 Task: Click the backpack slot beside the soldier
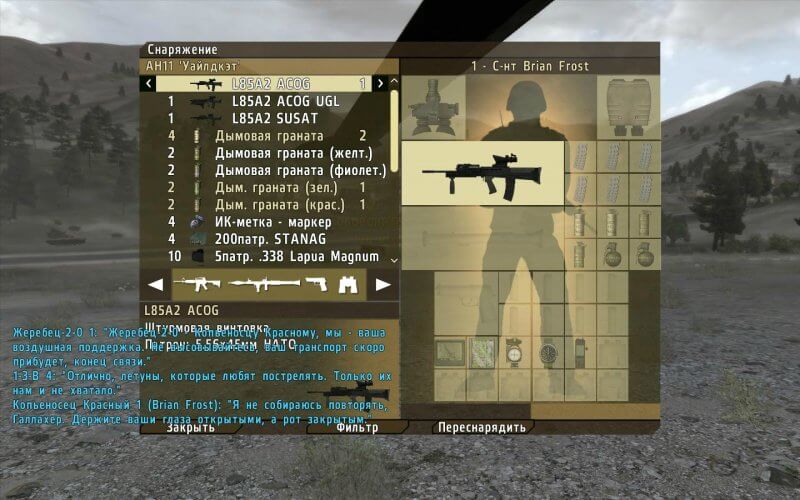pyautogui.click(x=629, y=105)
